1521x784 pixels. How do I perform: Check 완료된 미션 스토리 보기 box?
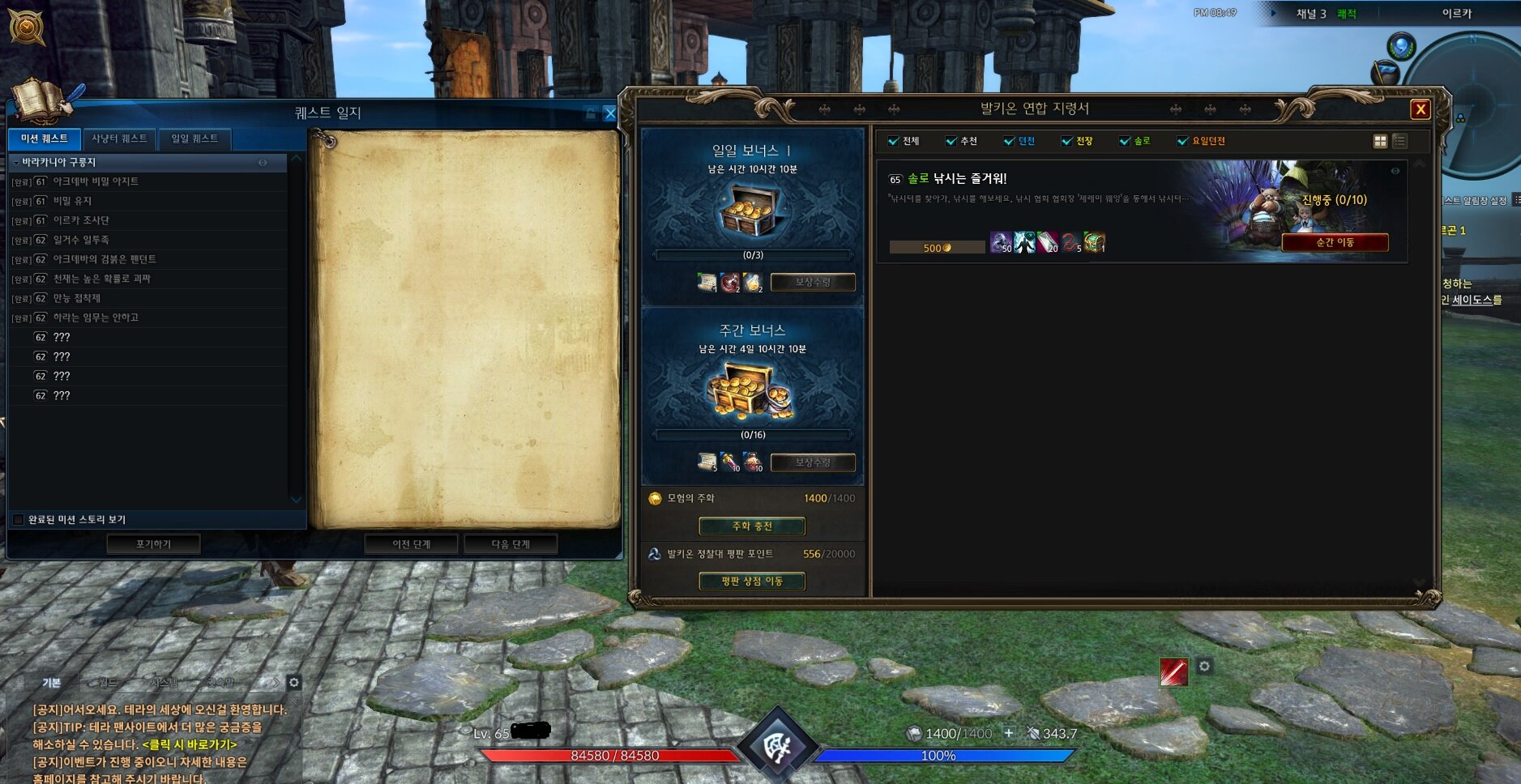19,519
